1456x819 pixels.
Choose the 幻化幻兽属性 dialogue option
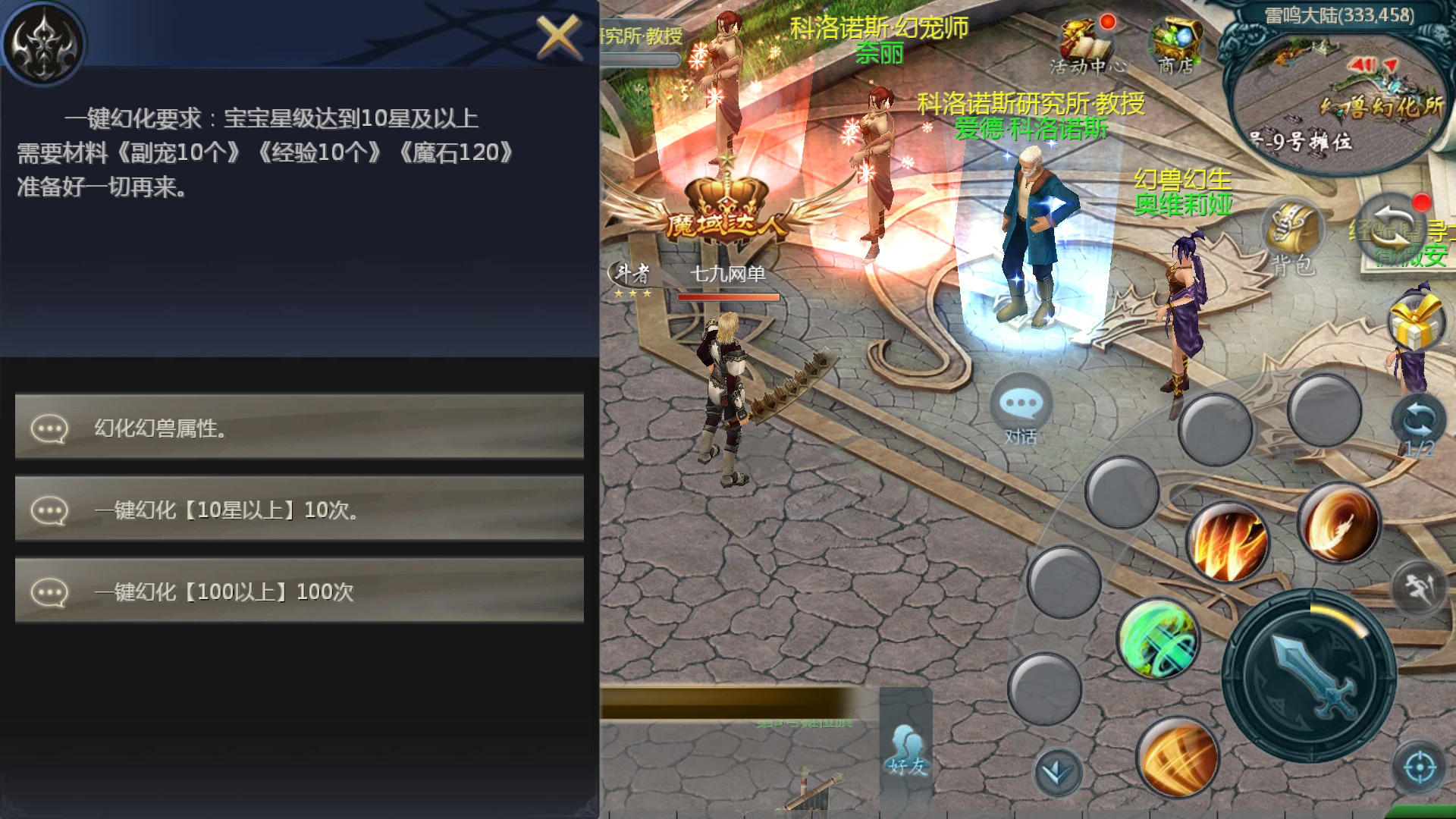click(300, 428)
